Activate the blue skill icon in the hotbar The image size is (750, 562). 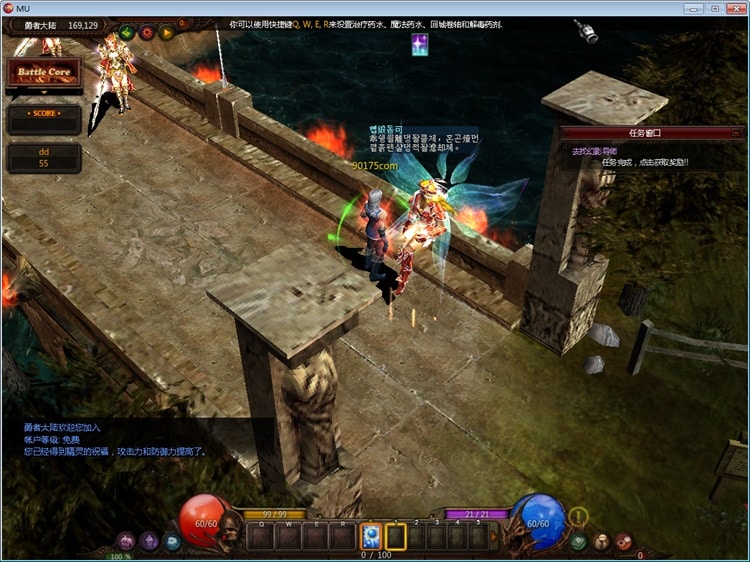[x=370, y=536]
